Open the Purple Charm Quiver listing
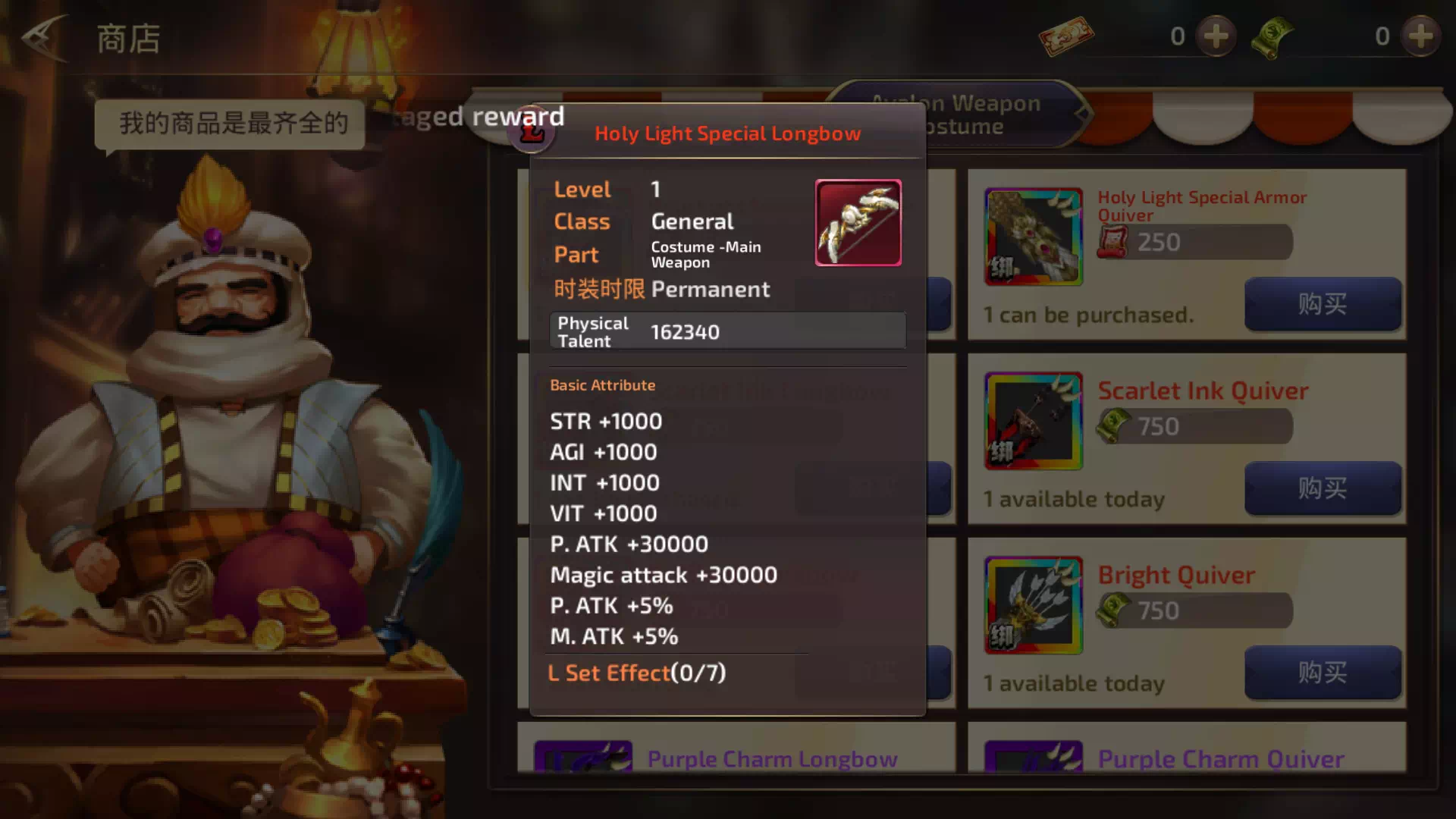The width and height of the screenshot is (1456, 819). point(1221,758)
